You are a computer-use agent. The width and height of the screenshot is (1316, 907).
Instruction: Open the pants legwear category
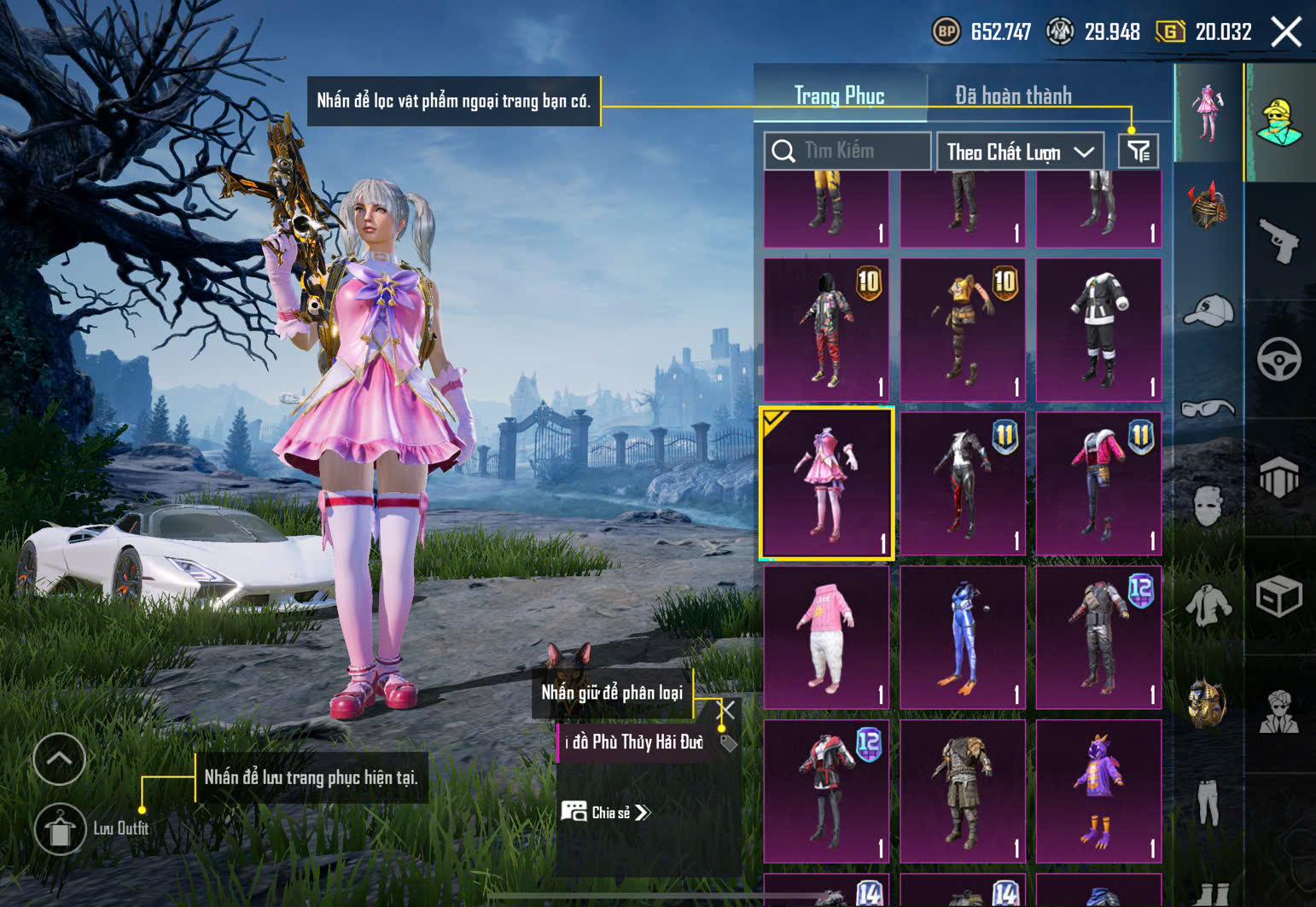pos(1208,802)
